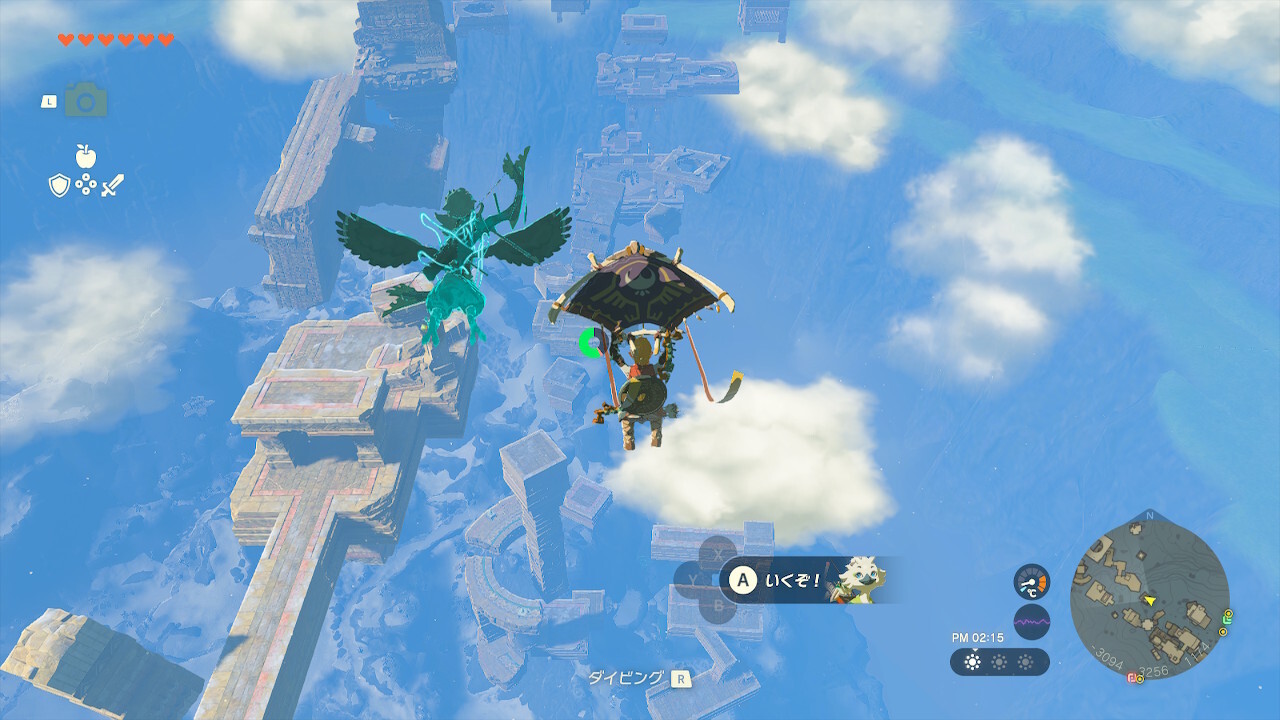Choose the shield quick-select icon
This screenshot has width=1280, height=720.
(x=59, y=185)
